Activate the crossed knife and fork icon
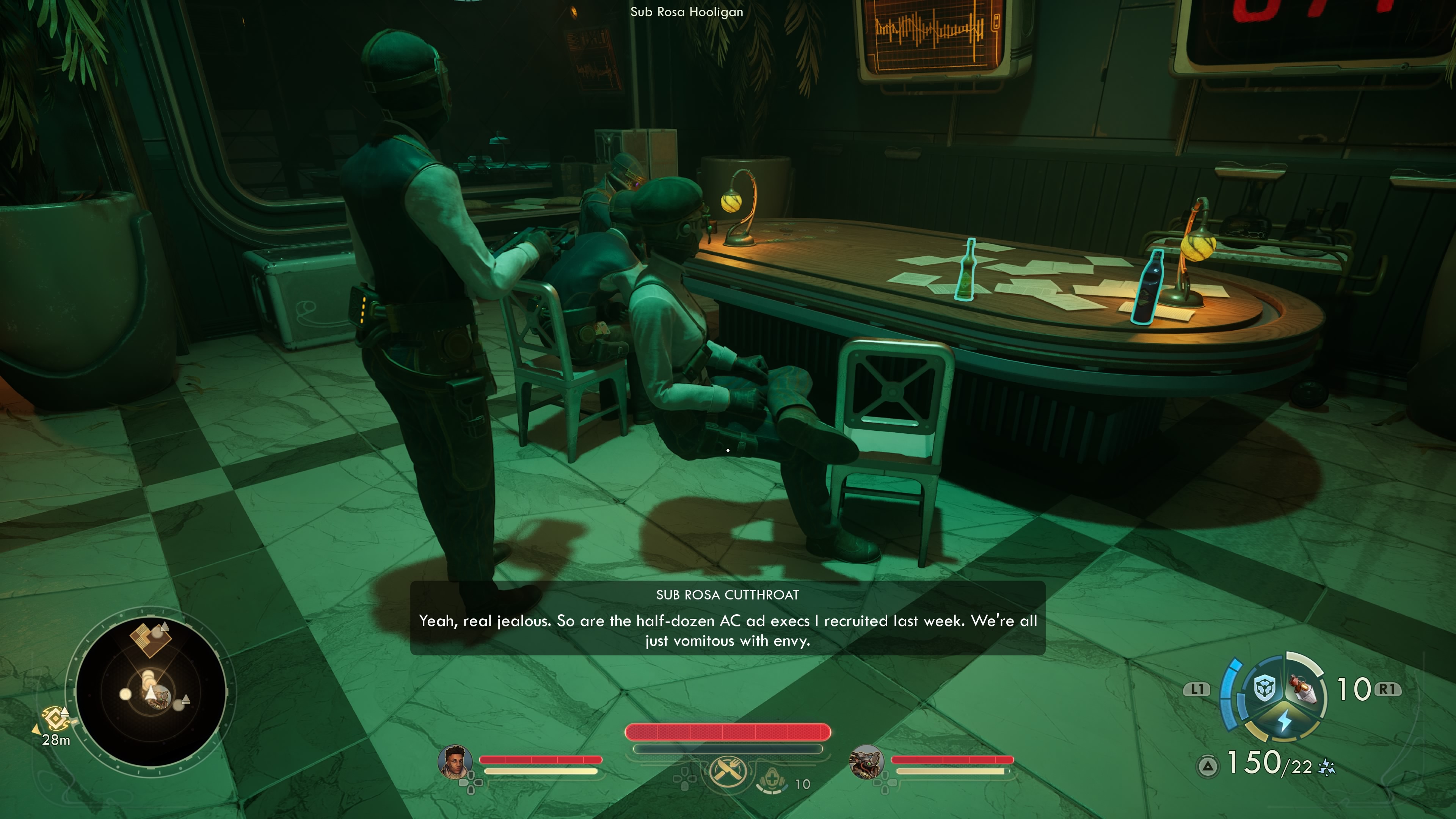The image size is (1456, 819). pyautogui.click(x=728, y=770)
